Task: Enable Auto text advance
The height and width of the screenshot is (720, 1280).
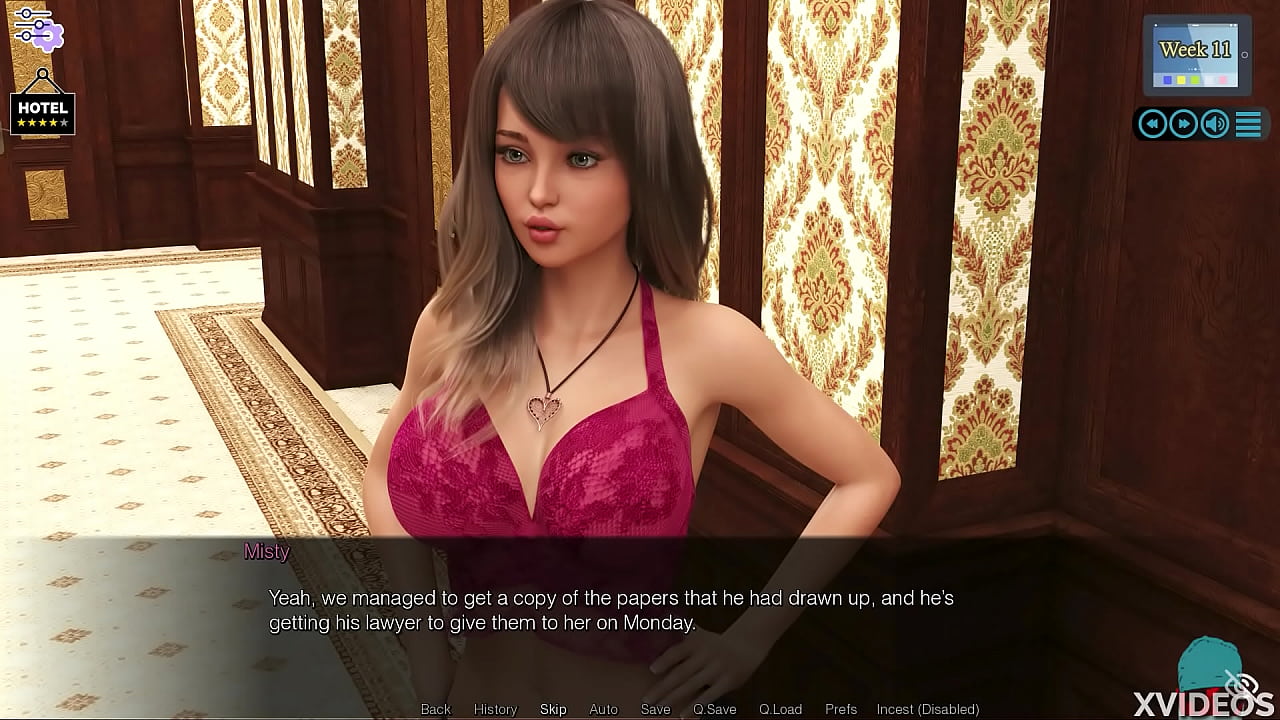Action: [x=603, y=709]
